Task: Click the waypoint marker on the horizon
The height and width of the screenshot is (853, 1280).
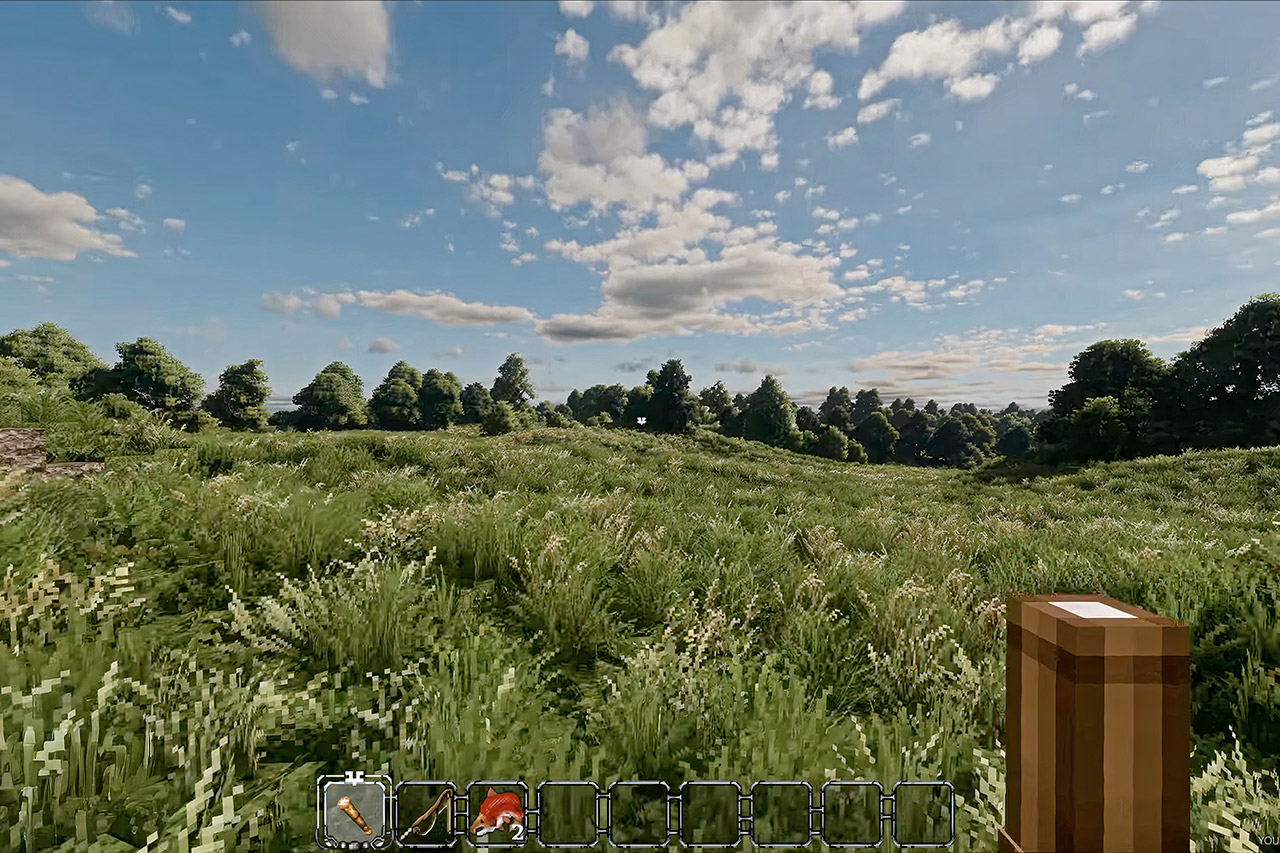Action: click(641, 420)
